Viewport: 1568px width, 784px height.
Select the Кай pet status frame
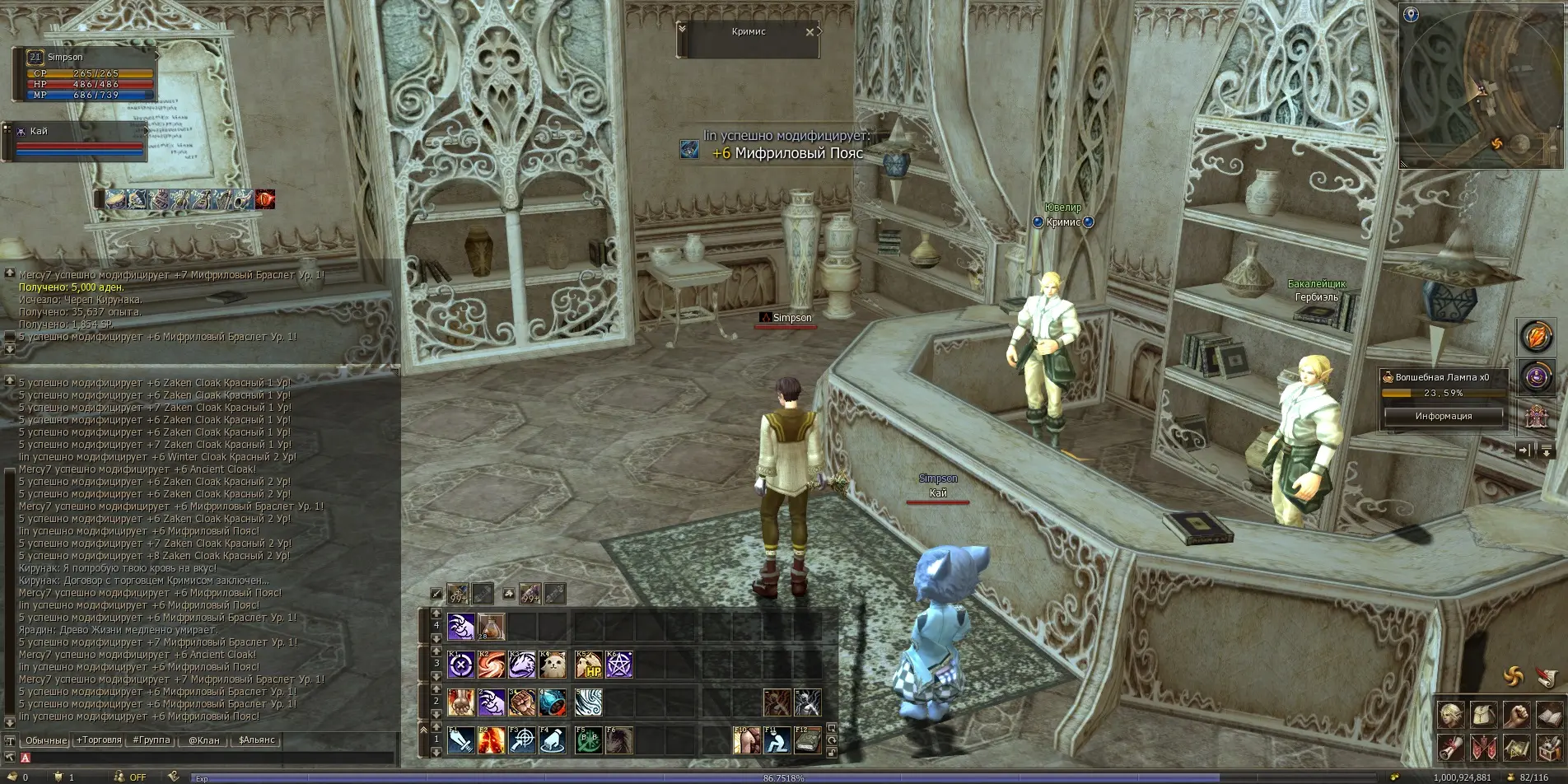(78, 140)
